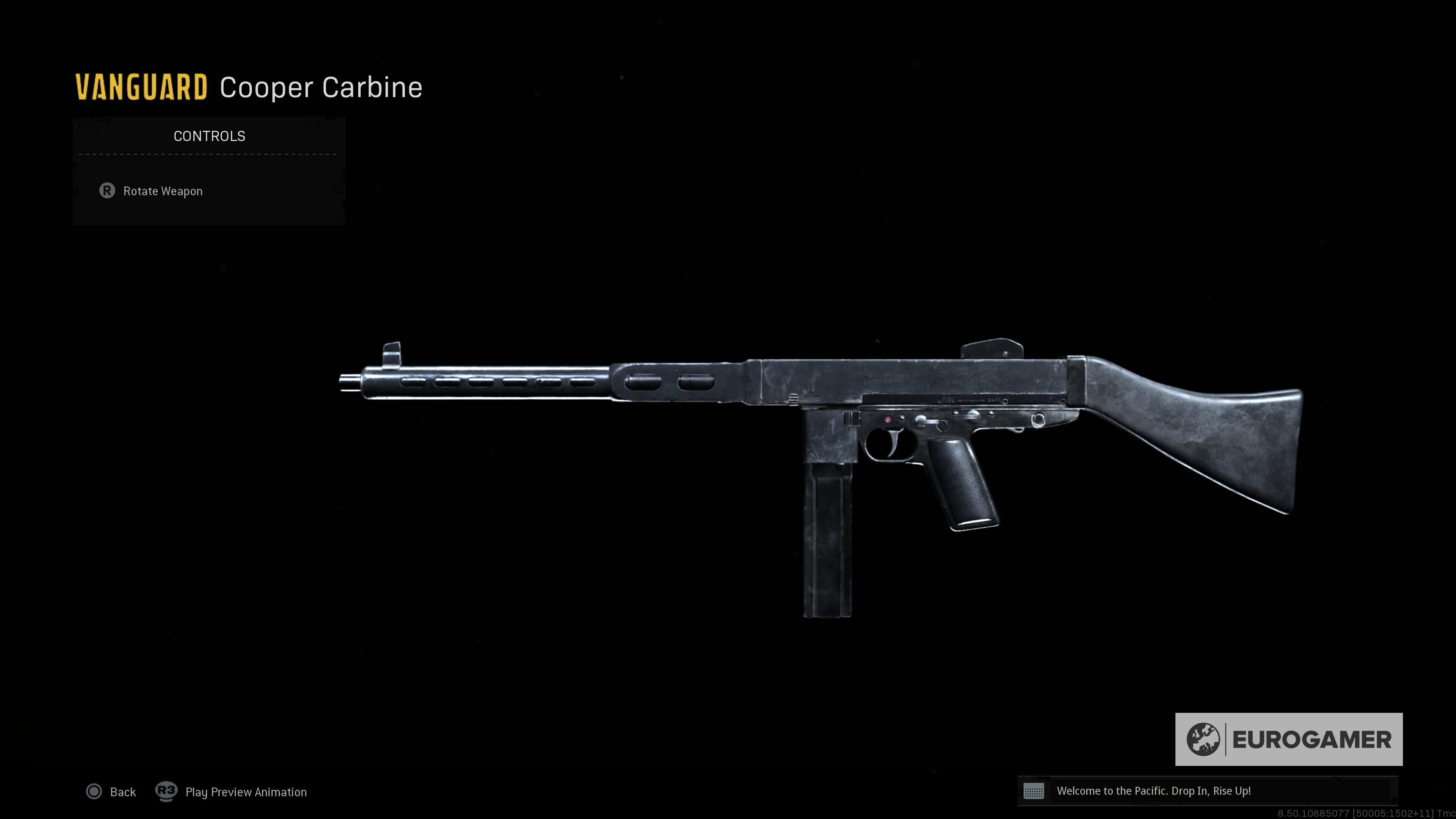The image size is (1456, 819).
Task: Click the R rotate weapon button icon
Action: 108,191
